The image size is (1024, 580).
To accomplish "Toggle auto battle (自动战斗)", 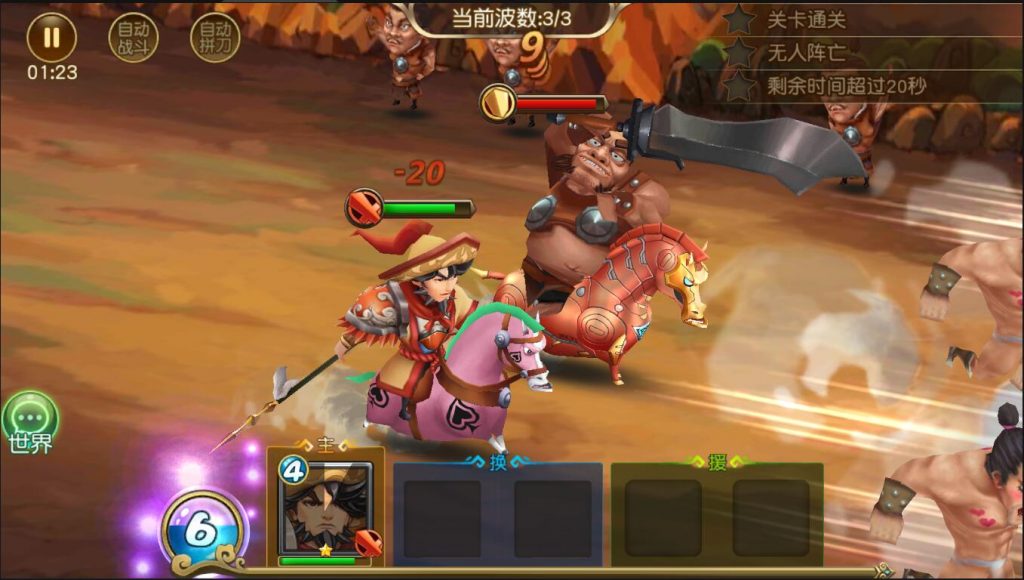I will coord(133,38).
